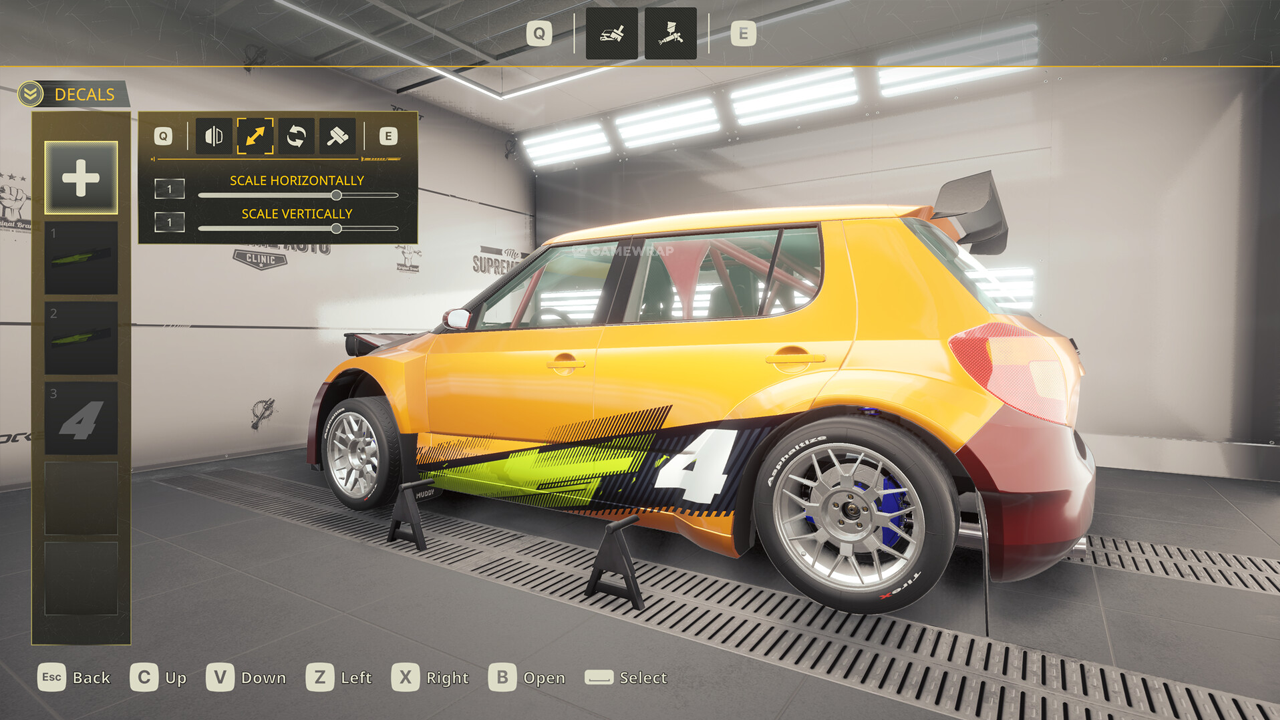Switch to the spray gun paint tab
1280x720 pixels.
point(670,34)
